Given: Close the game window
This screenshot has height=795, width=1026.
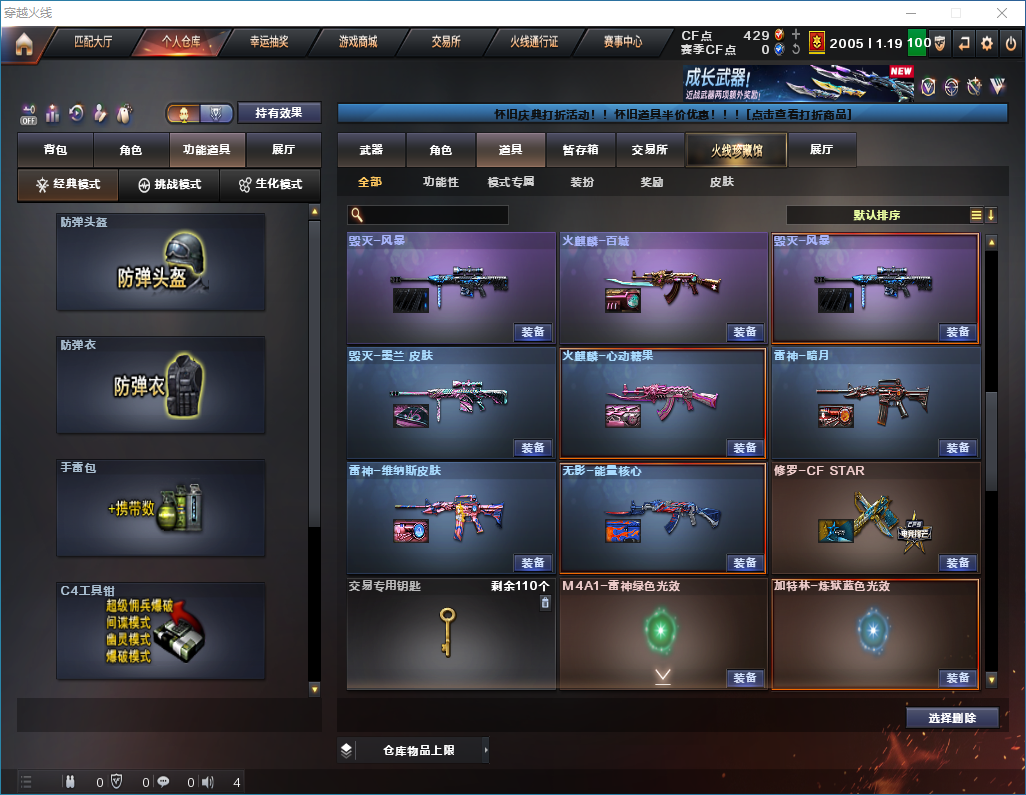Looking at the screenshot, I should point(1002,13).
